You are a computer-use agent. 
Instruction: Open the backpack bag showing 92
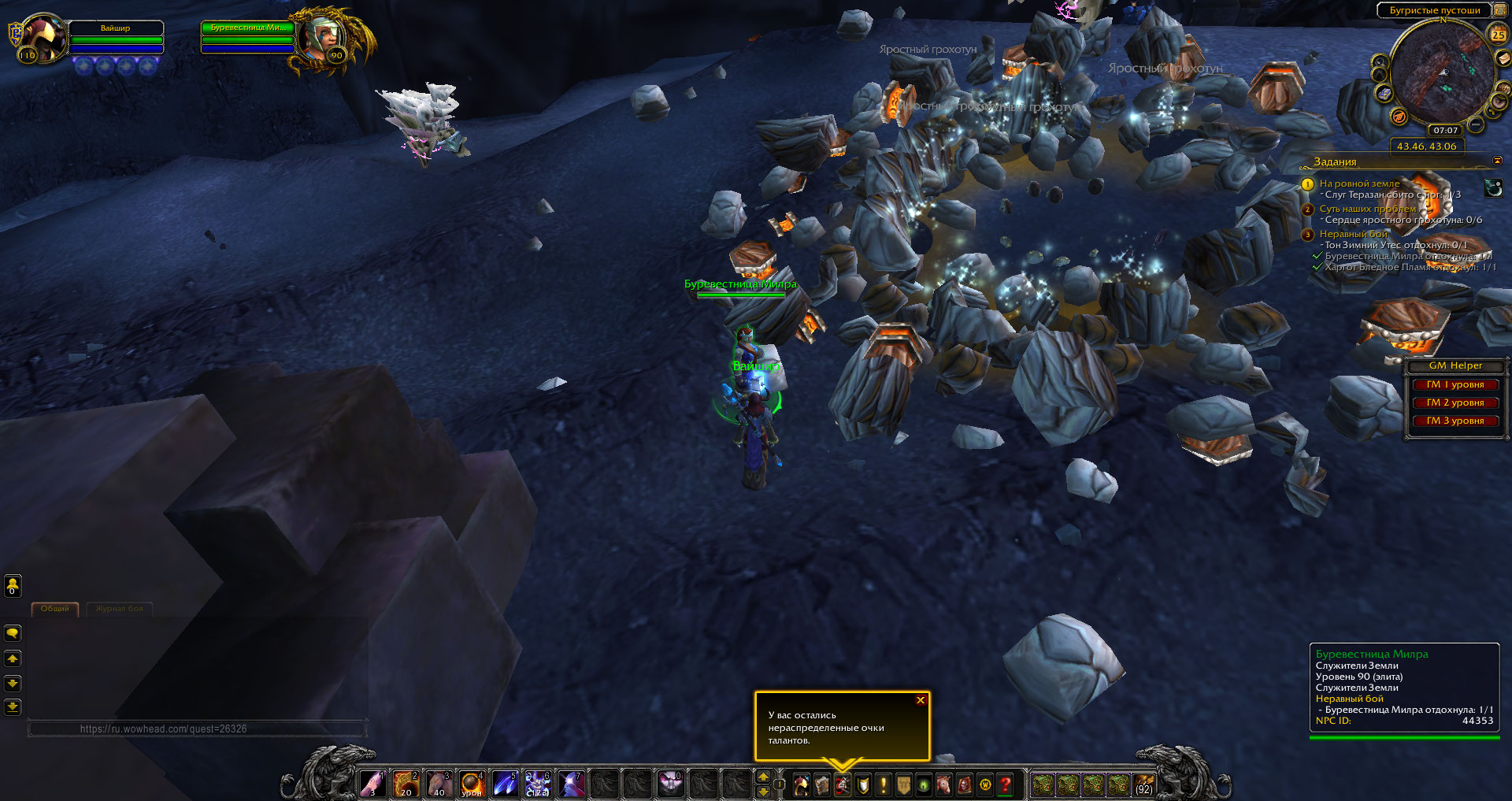point(1143,784)
